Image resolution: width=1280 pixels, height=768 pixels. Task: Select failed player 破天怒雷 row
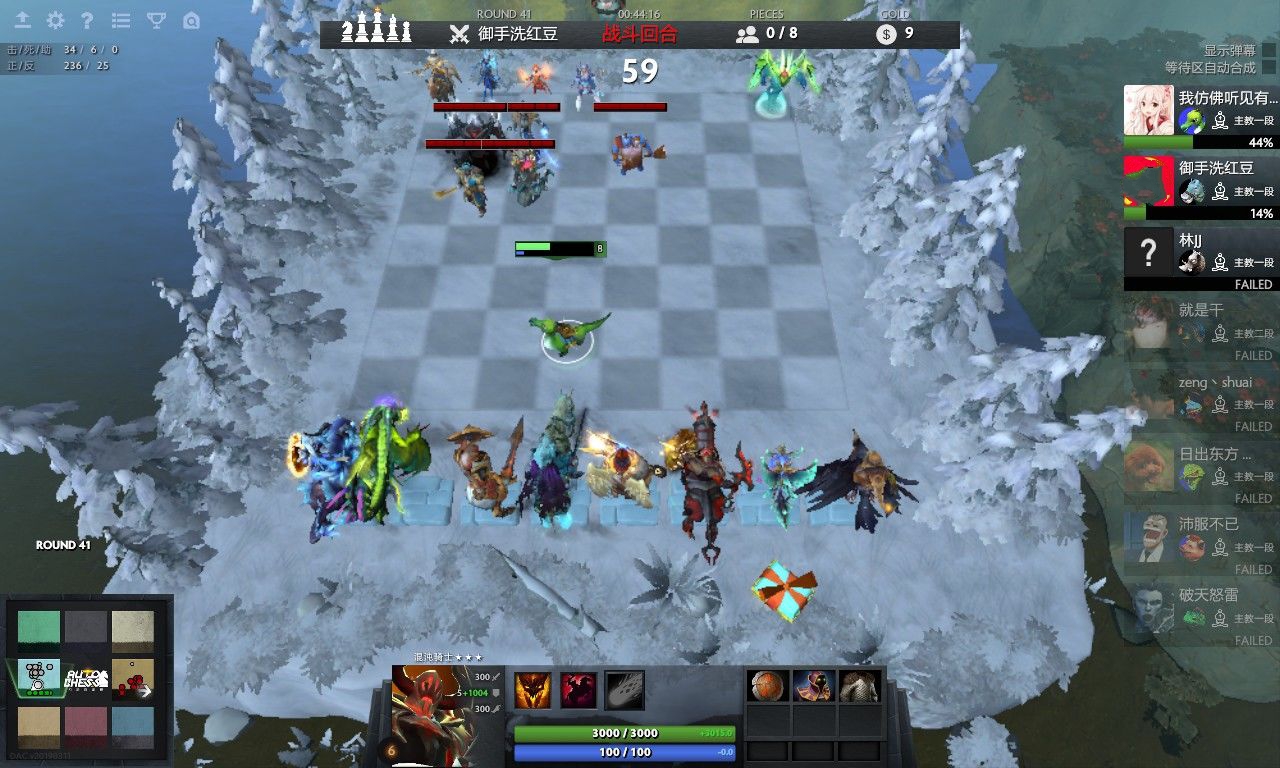tap(1200, 613)
